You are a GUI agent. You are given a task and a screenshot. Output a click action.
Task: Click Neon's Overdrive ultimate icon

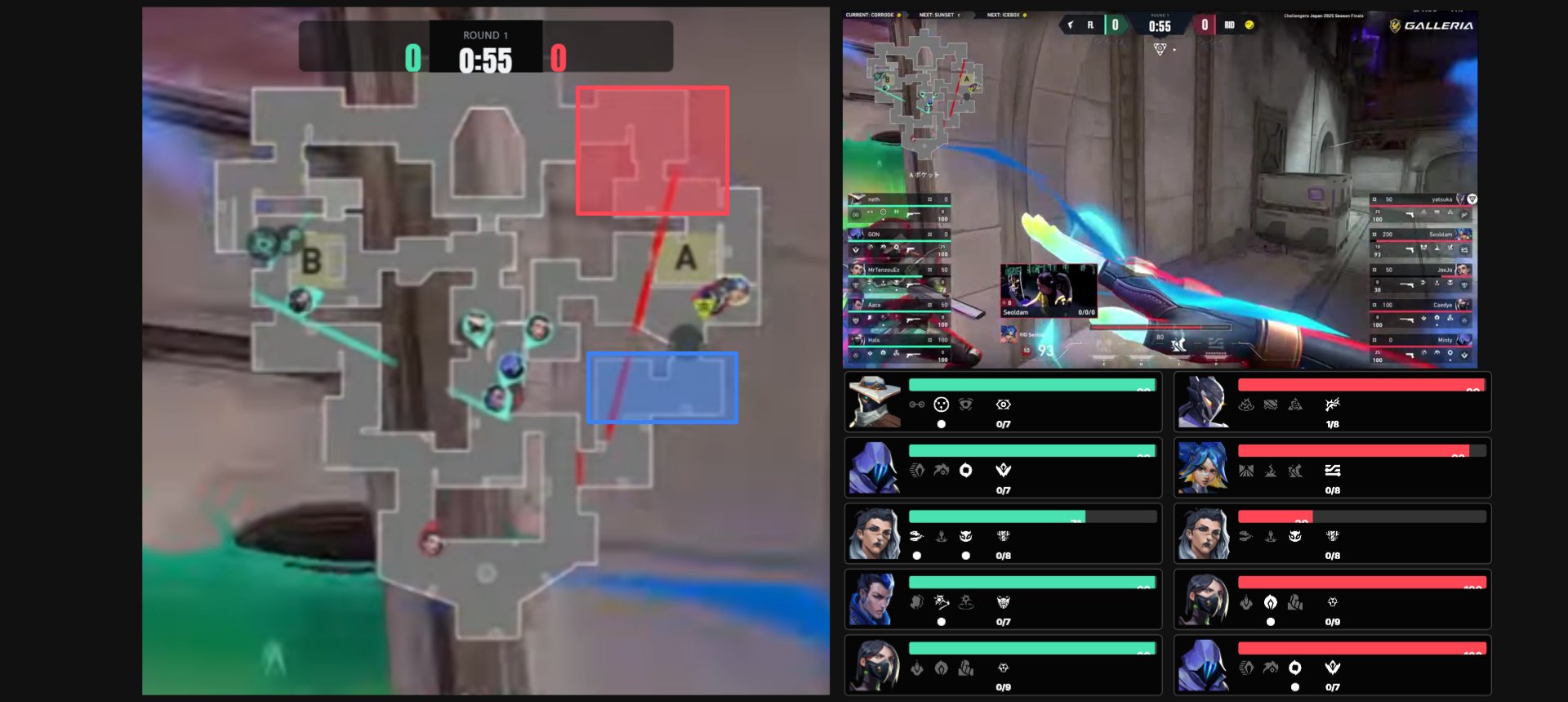1333,470
